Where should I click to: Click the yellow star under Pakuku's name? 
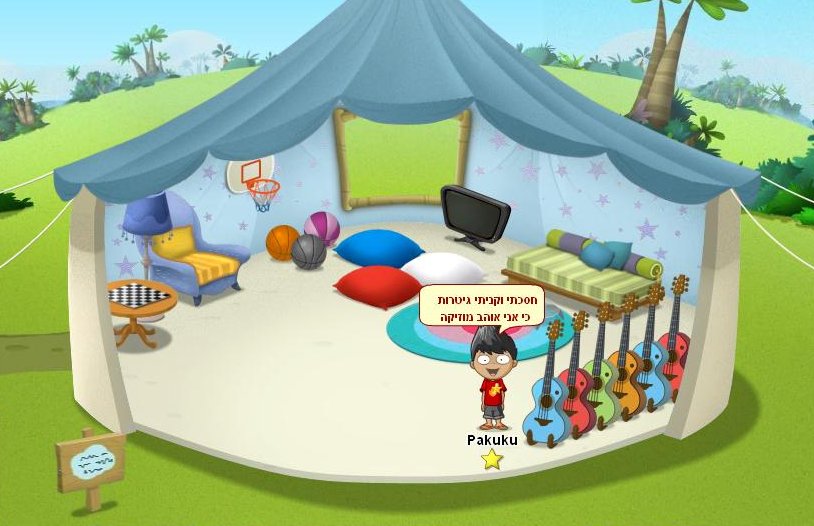491,459
